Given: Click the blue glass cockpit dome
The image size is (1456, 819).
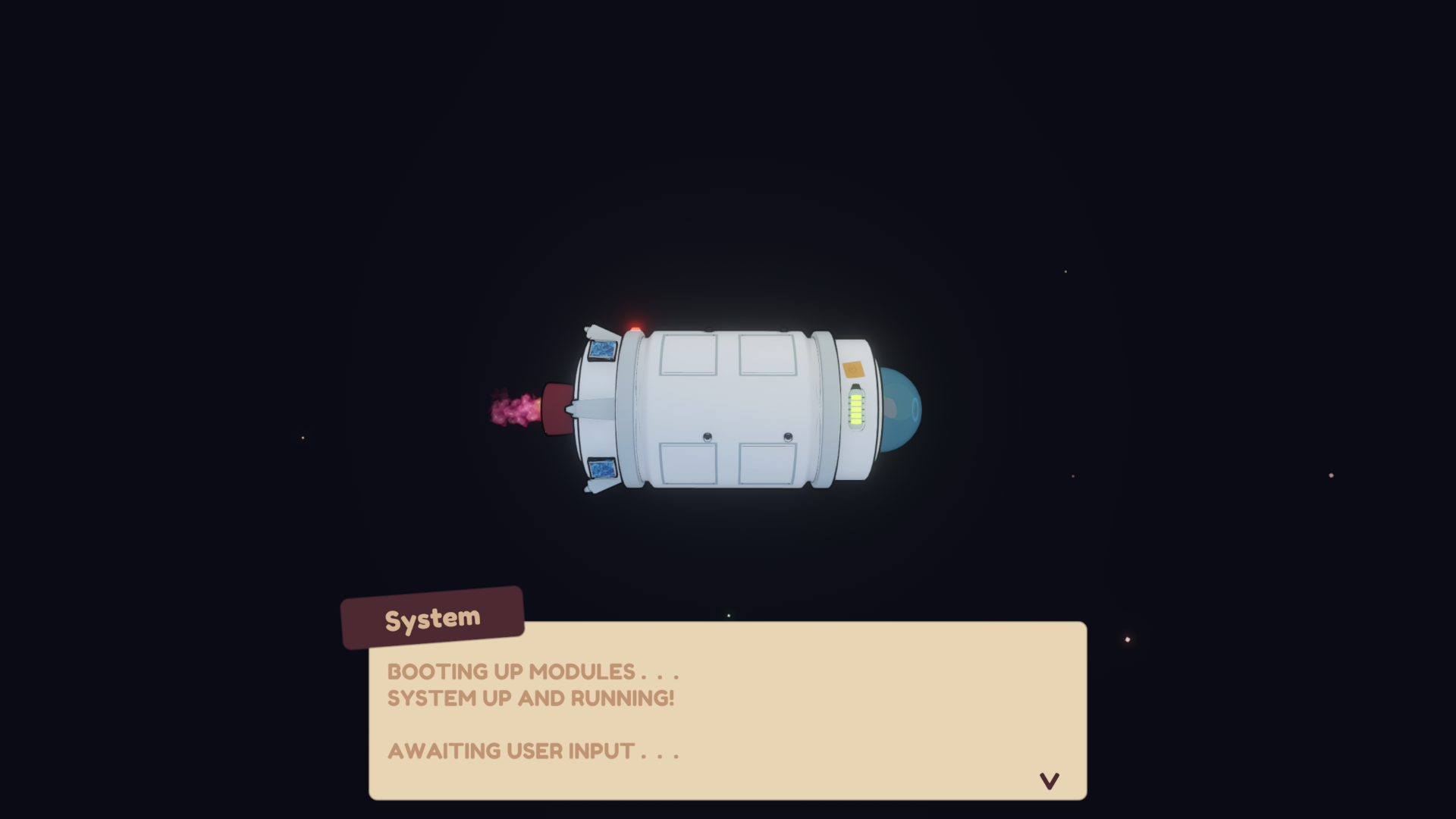Looking at the screenshot, I should tap(902, 409).
